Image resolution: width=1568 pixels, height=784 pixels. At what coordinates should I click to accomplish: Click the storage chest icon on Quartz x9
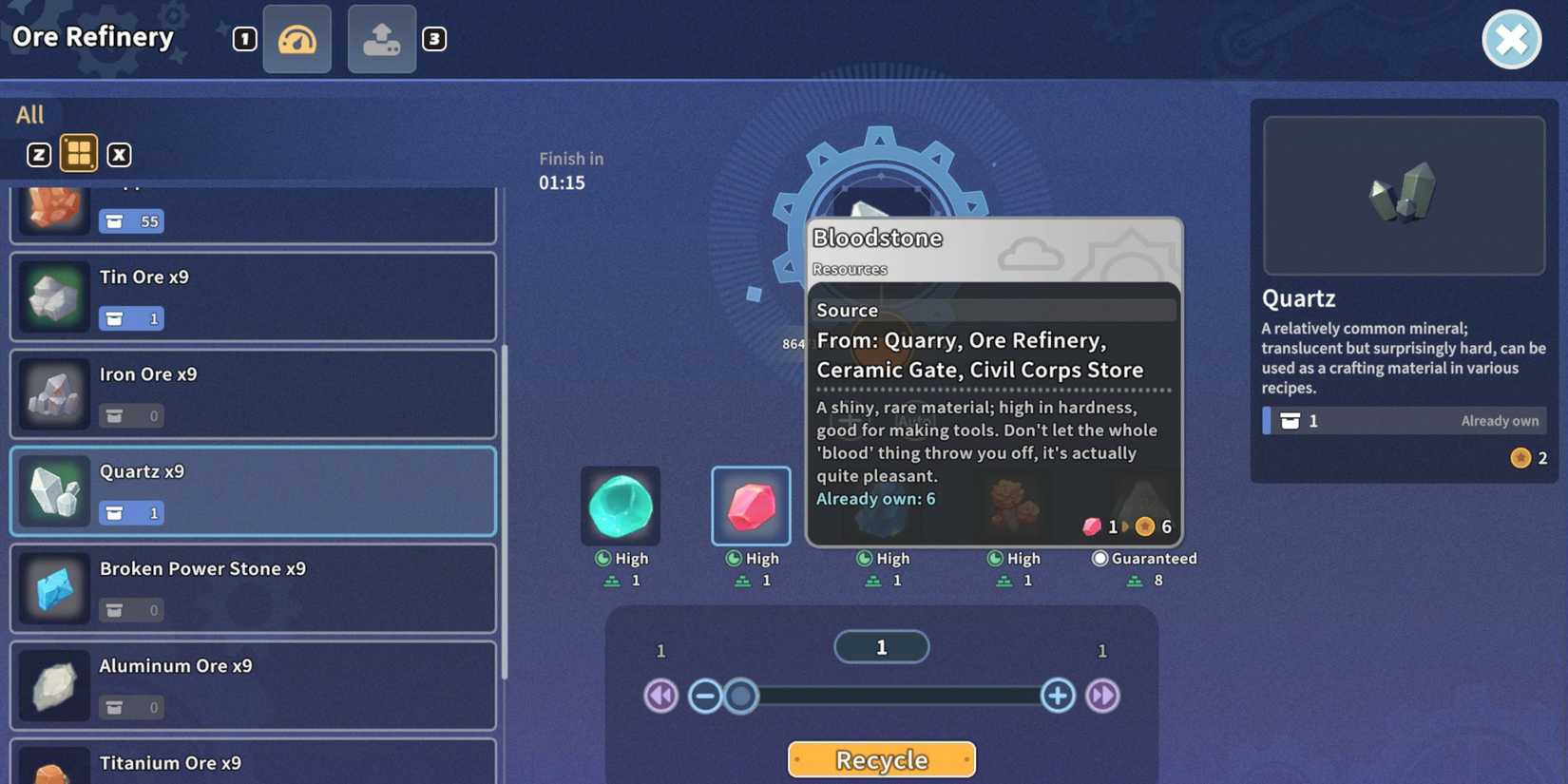pyautogui.click(x=131, y=512)
